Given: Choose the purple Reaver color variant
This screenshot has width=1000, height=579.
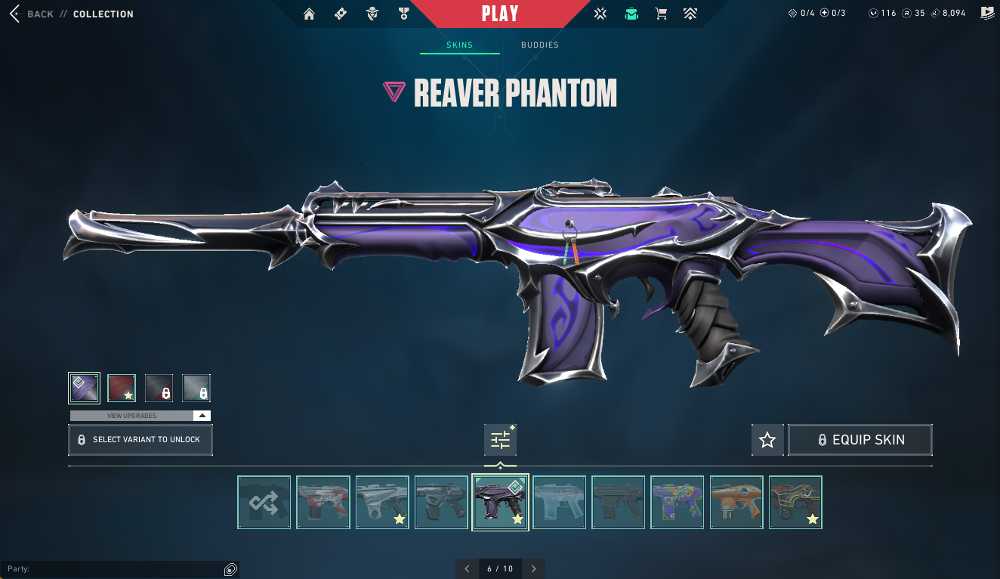Looking at the screenshot, I should tap(84, 387).
